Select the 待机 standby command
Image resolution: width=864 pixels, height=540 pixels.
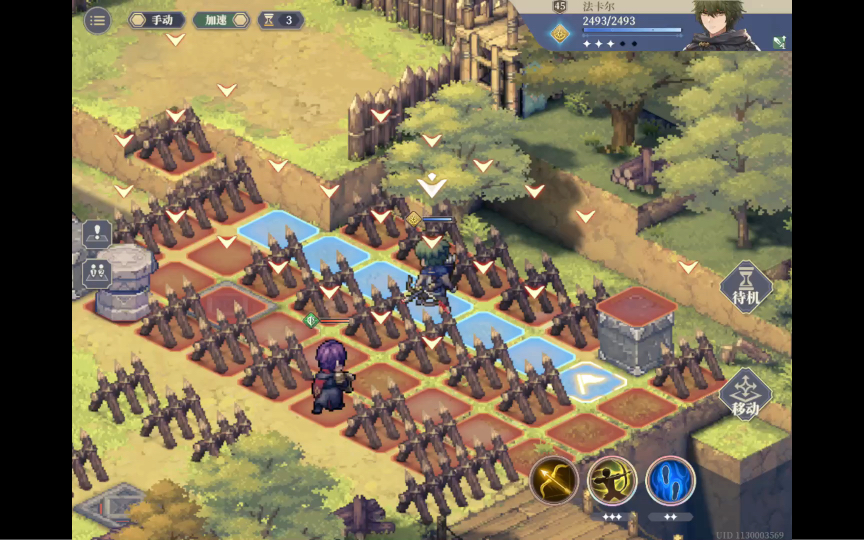coord(746,288)
